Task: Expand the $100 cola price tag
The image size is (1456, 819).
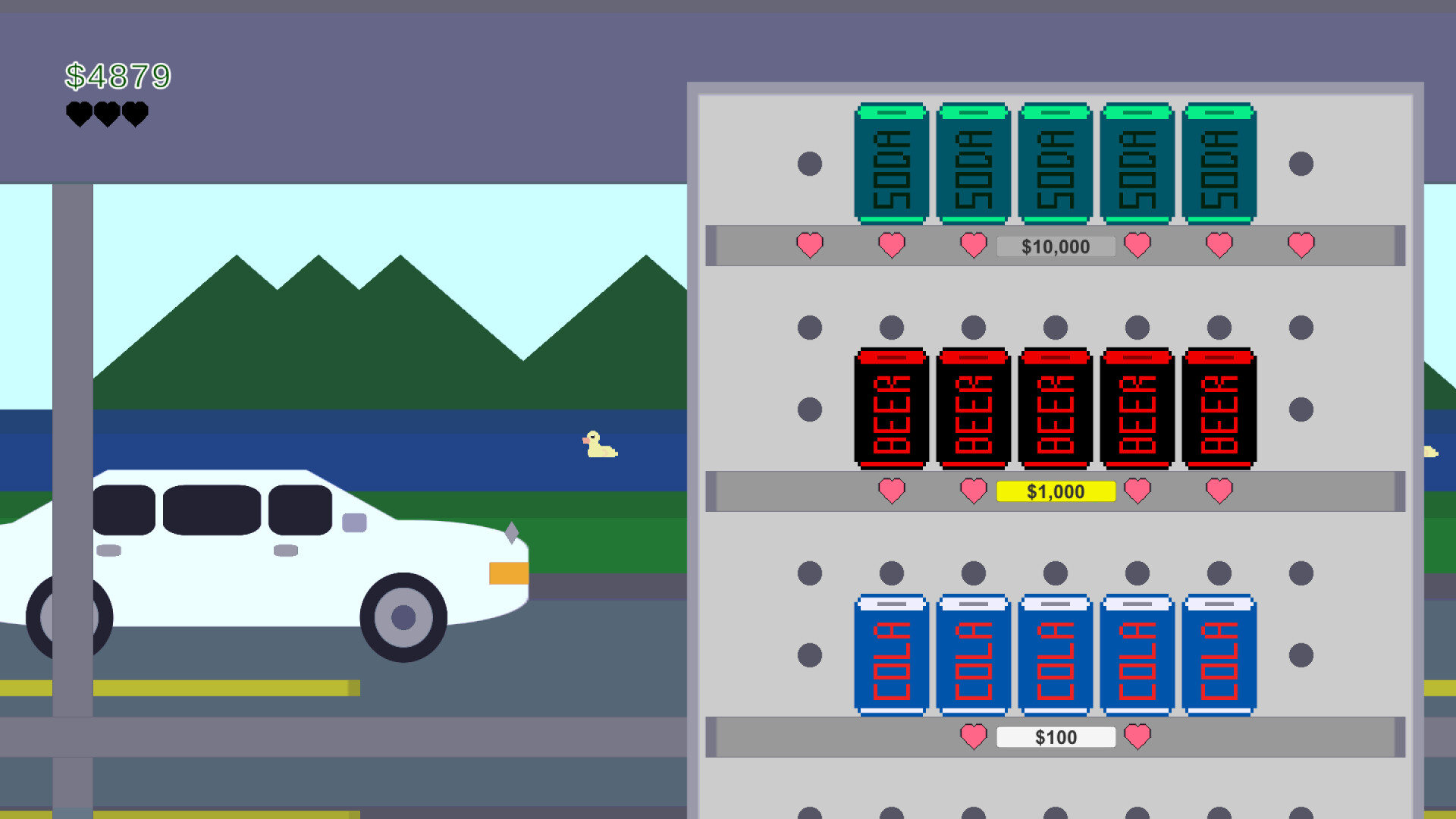Action: tap(1056, 736)
